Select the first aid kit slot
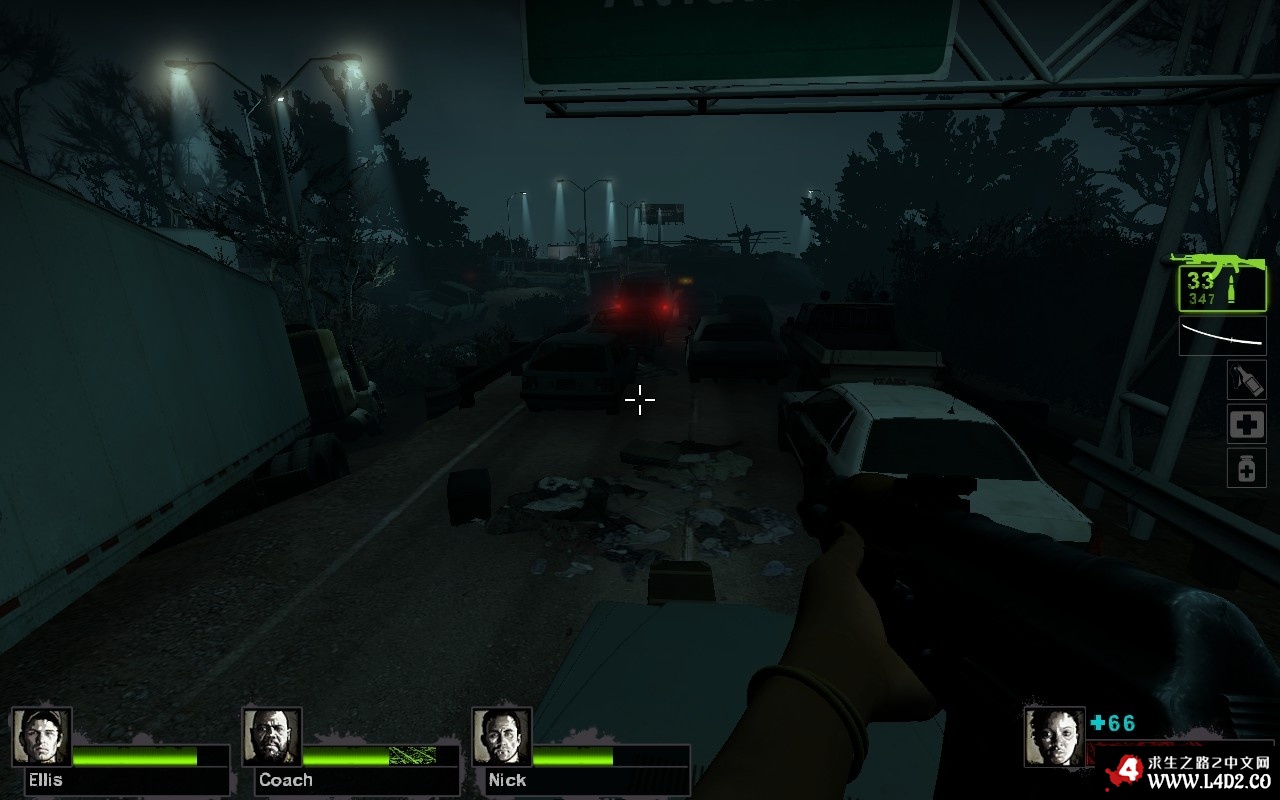 click(x=1246, y=424)
